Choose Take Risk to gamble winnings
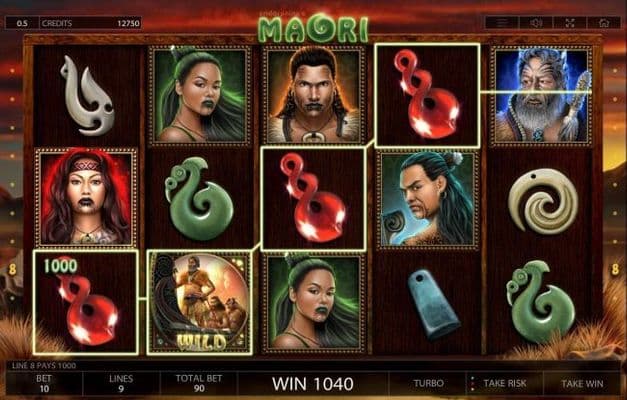The width and height of the screenshot is (627, 400). (x=504, y=383)
